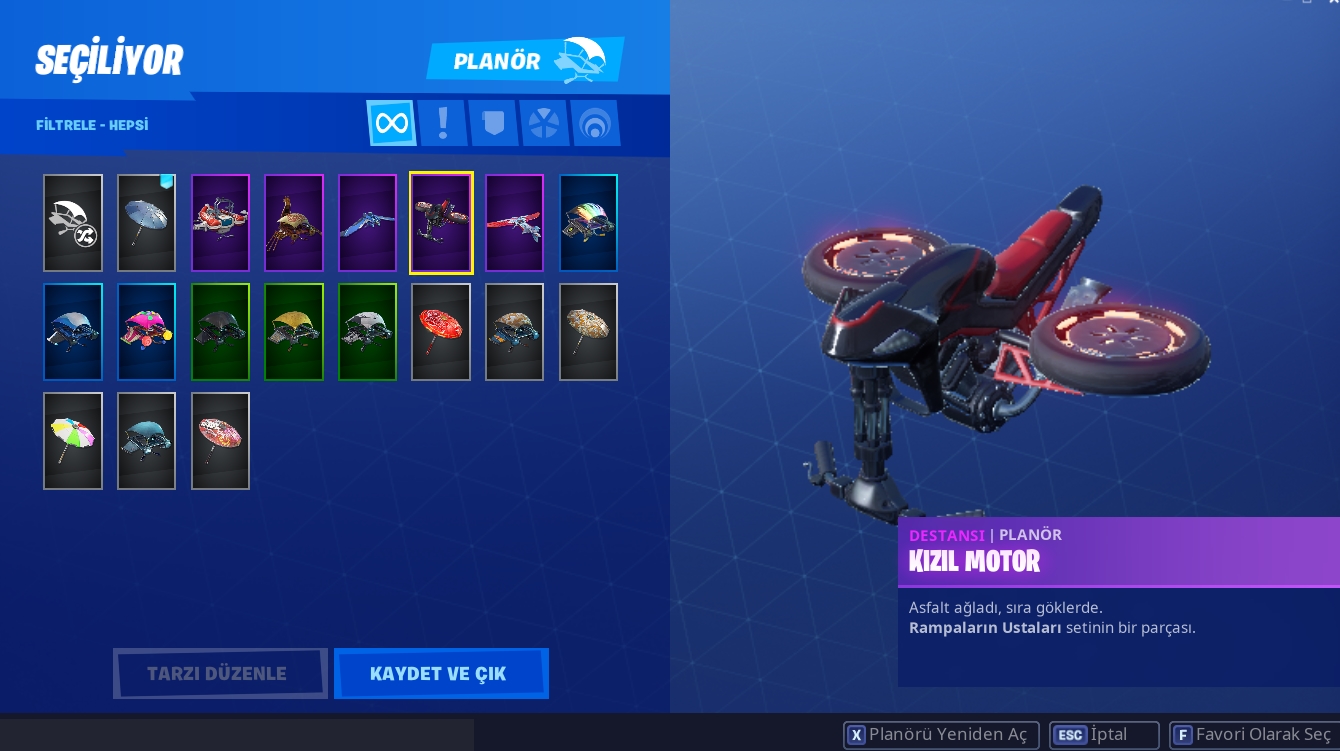Select the infinity all-items filter
1340x751 pixels.
(x=391, y=123)
